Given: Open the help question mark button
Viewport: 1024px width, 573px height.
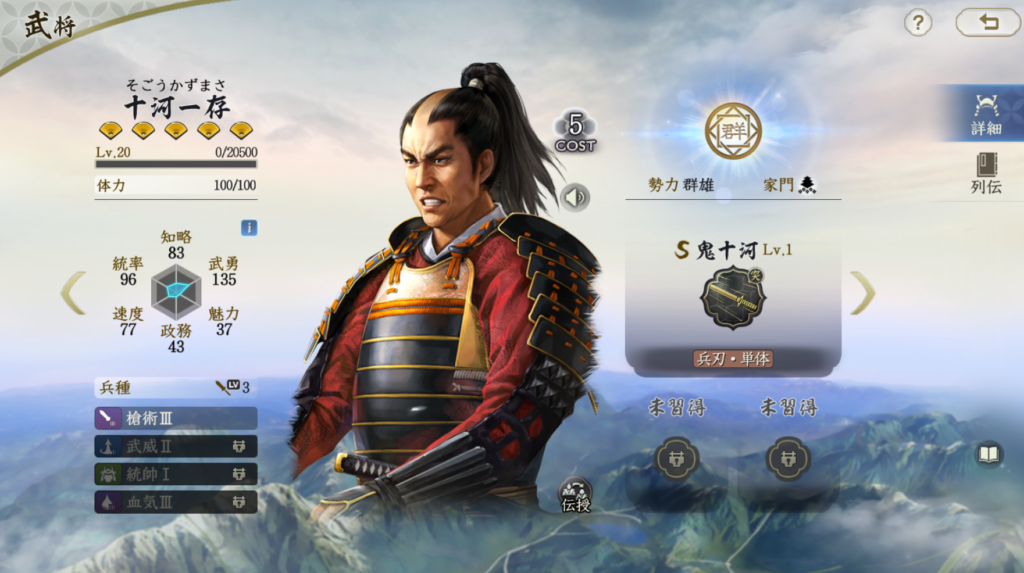Looking at the screenshot, I should [918, 23].
